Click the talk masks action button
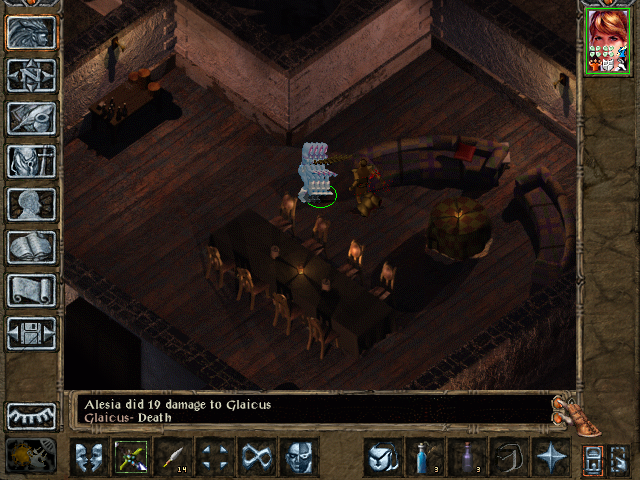 (x=88, y=458)
